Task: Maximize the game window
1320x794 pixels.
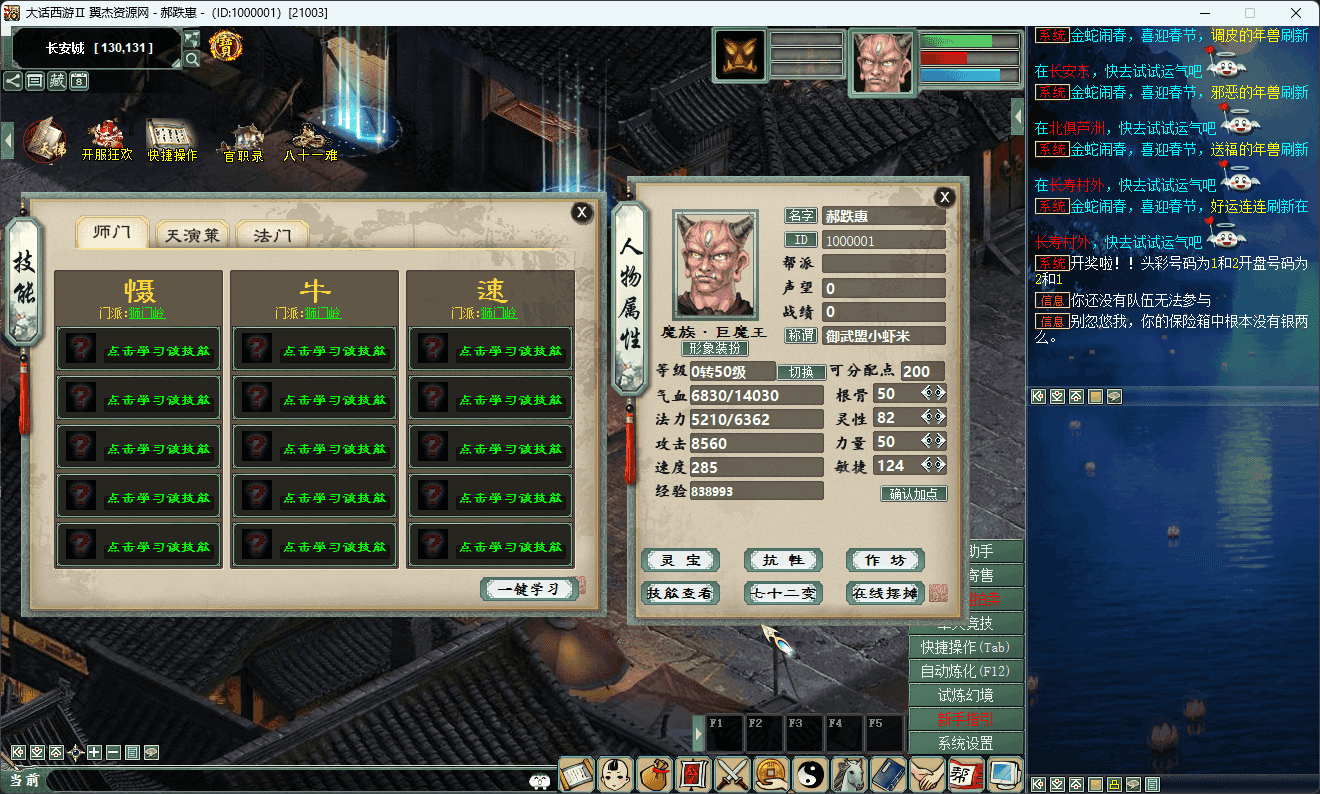Action: 1249,13
